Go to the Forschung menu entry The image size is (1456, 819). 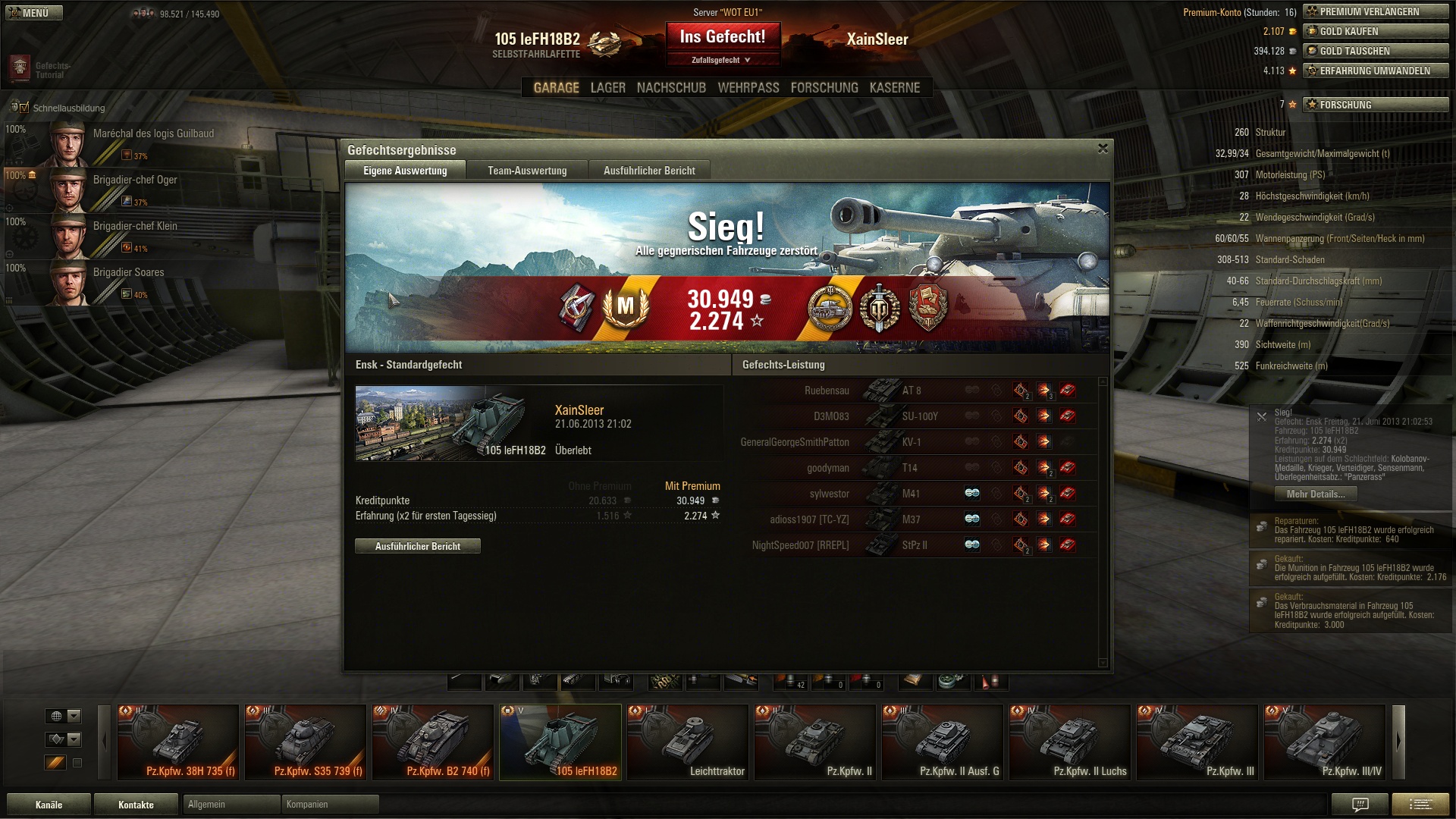824,88
